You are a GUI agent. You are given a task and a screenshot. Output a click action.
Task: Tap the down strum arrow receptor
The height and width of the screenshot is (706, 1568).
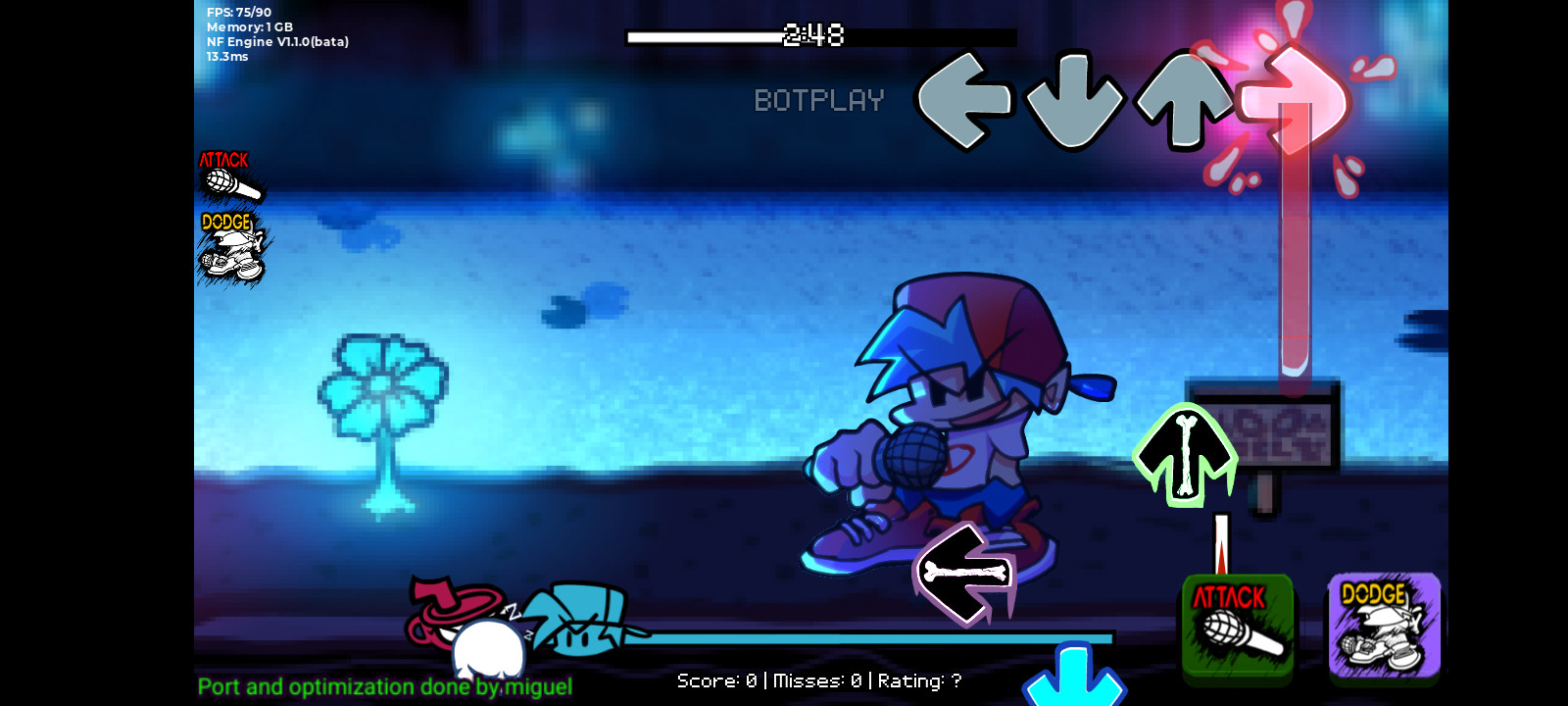tap(1075, 98)
